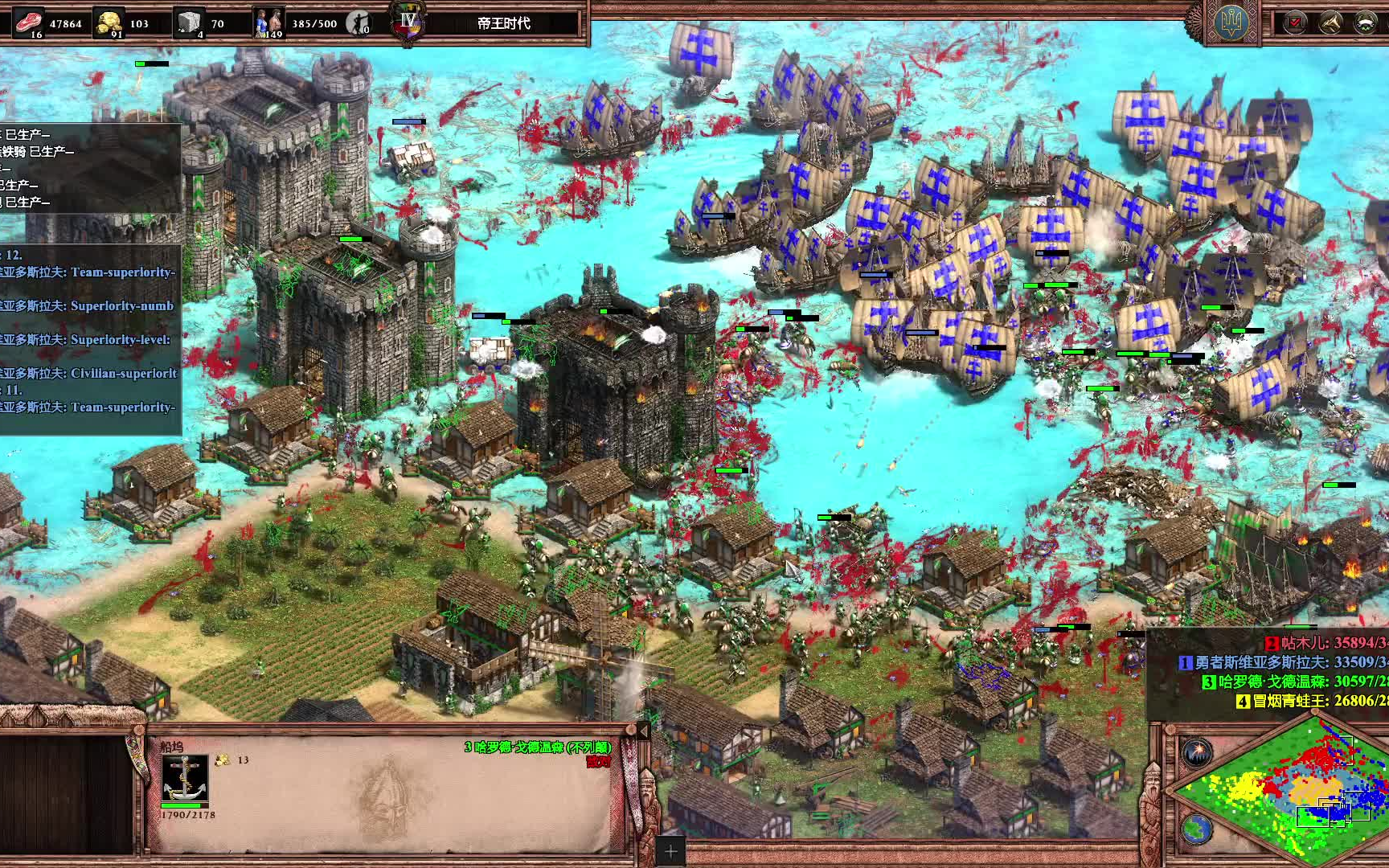1389x868 pixels.
Task: Open the red checkmark objectives button
Action: click(x=1295, y=23)
